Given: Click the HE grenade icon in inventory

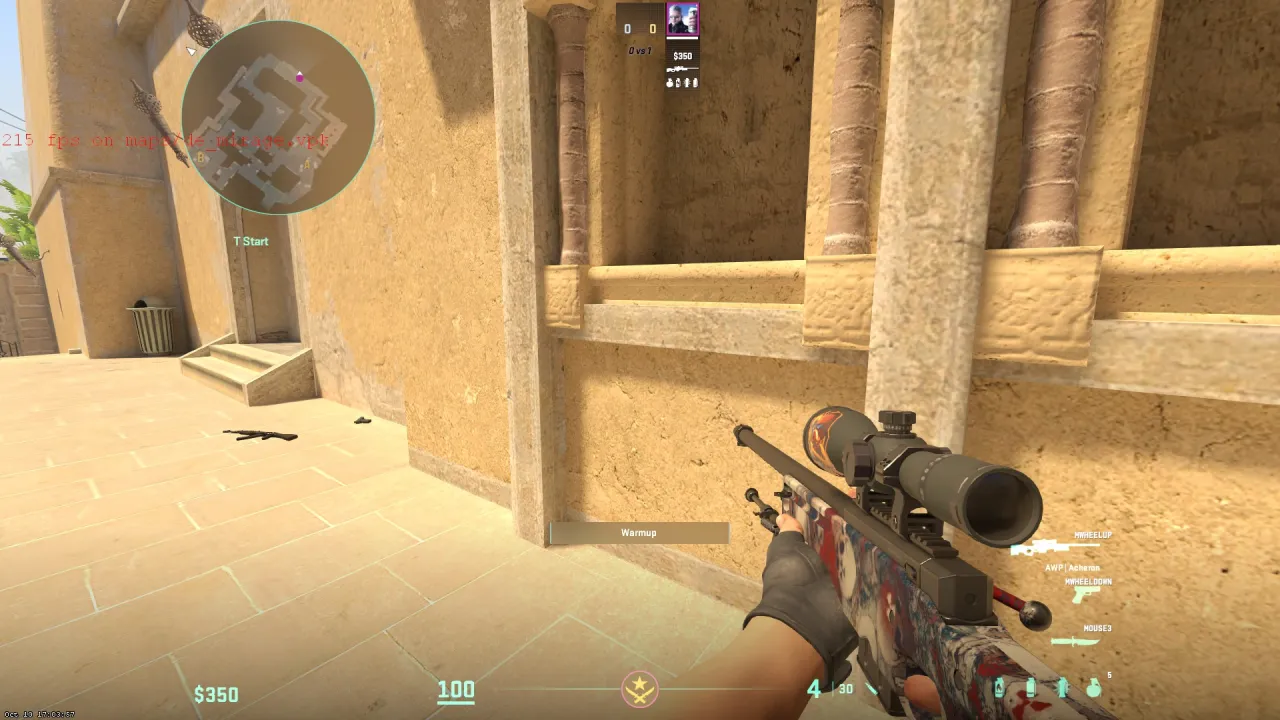Looking at the screenshot, I should [1094, 687].
